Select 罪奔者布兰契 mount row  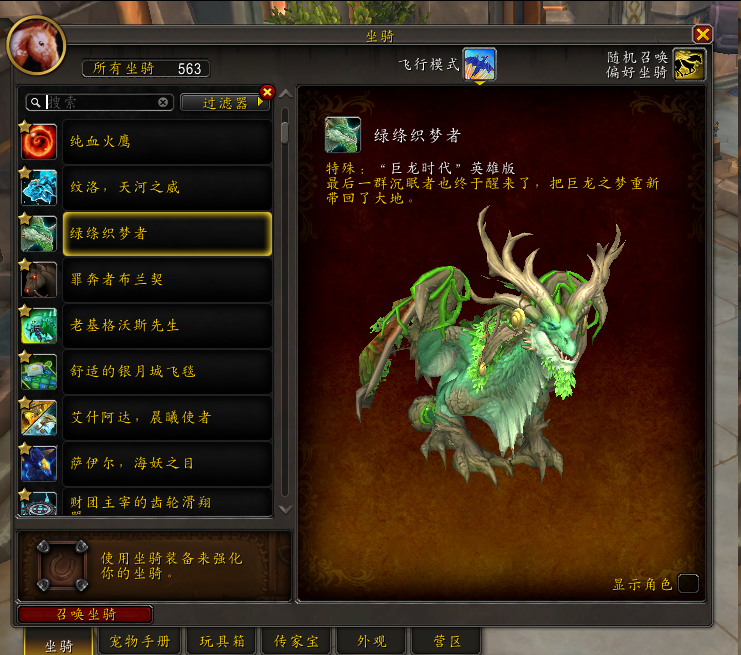click(x=166, y=280)
